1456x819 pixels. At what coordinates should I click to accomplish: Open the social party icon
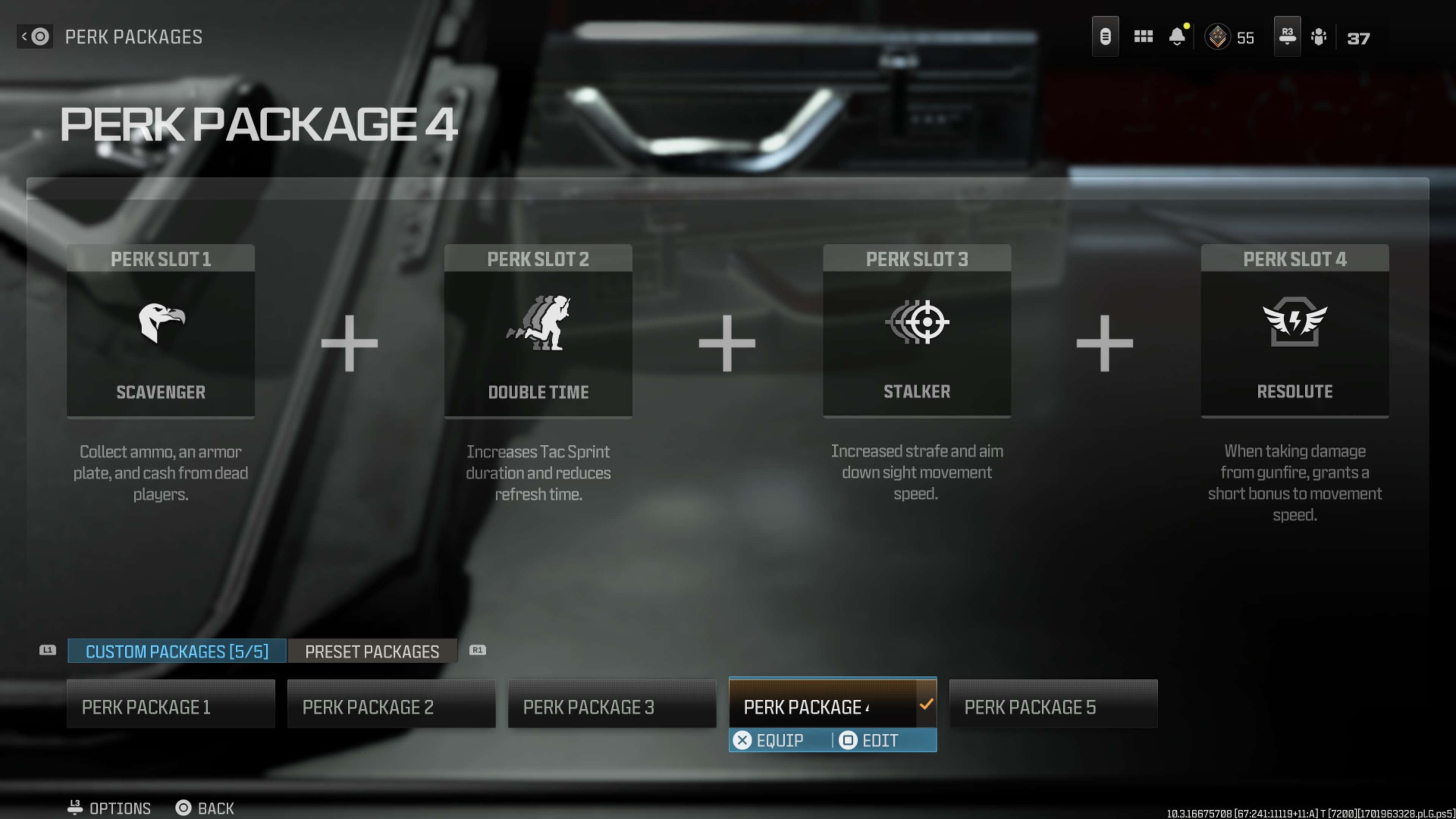1318,37
